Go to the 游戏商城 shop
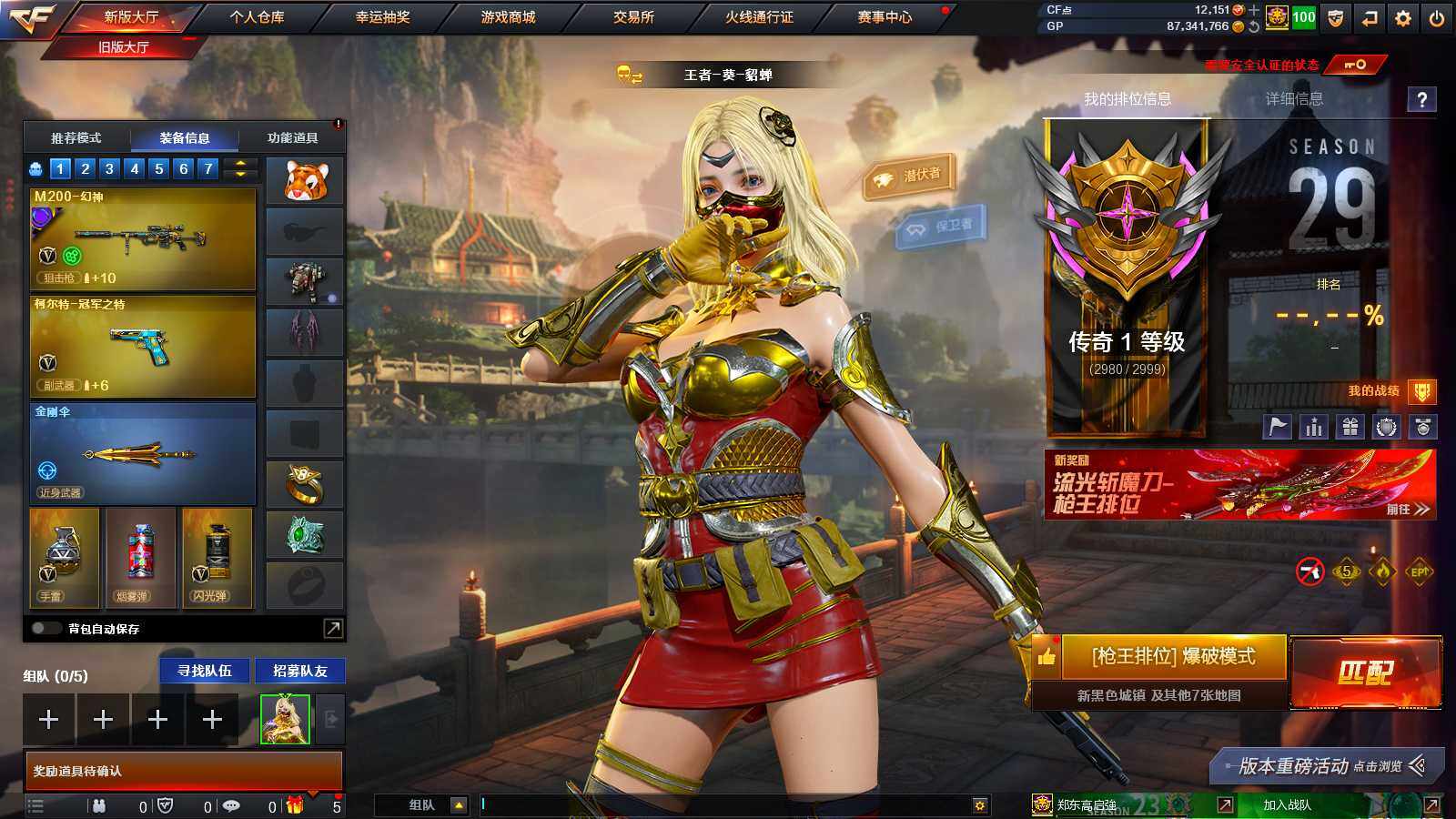The image size is (1456, 819). (508, 17)
